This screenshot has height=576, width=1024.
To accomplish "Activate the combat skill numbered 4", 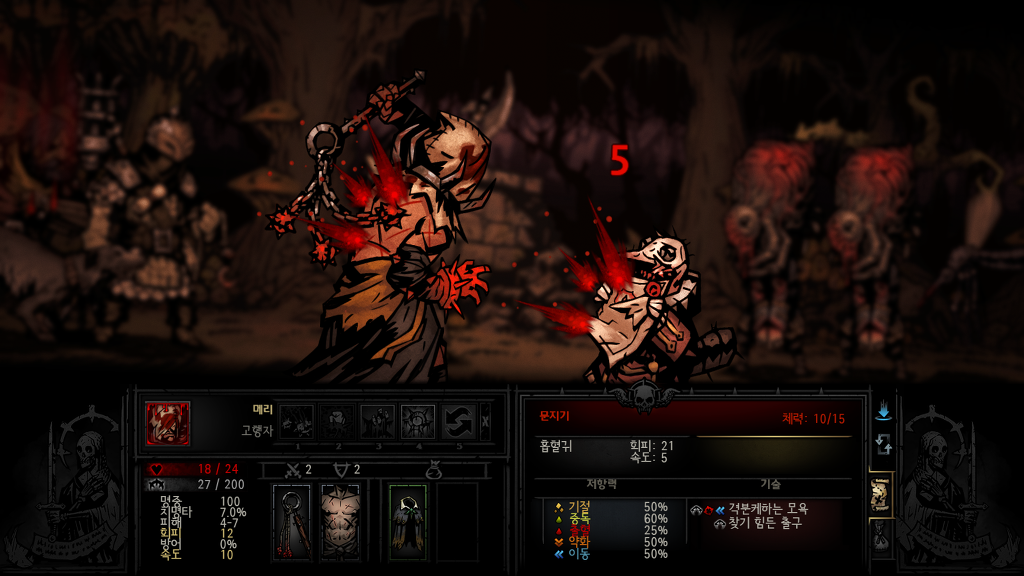I will point(418,421).
